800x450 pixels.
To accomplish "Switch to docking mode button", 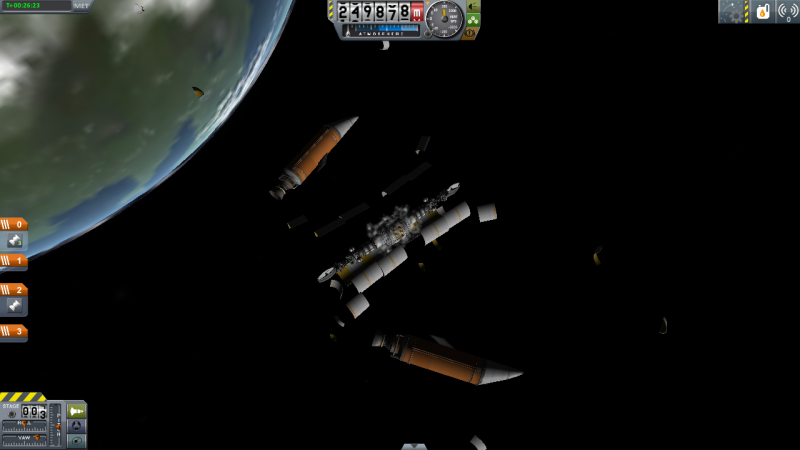I will tap(77, 425).
